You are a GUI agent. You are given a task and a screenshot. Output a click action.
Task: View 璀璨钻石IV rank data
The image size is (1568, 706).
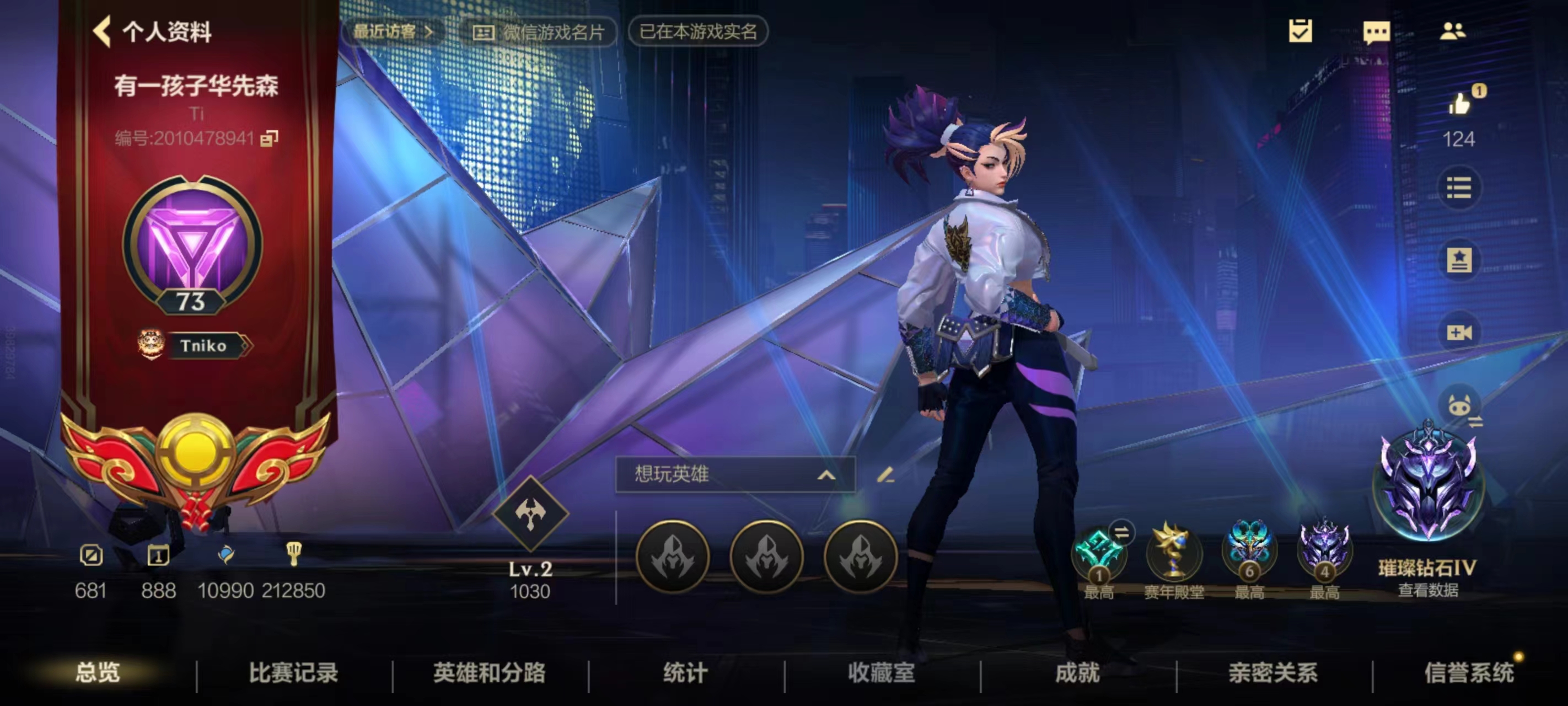coord(1427,590)
